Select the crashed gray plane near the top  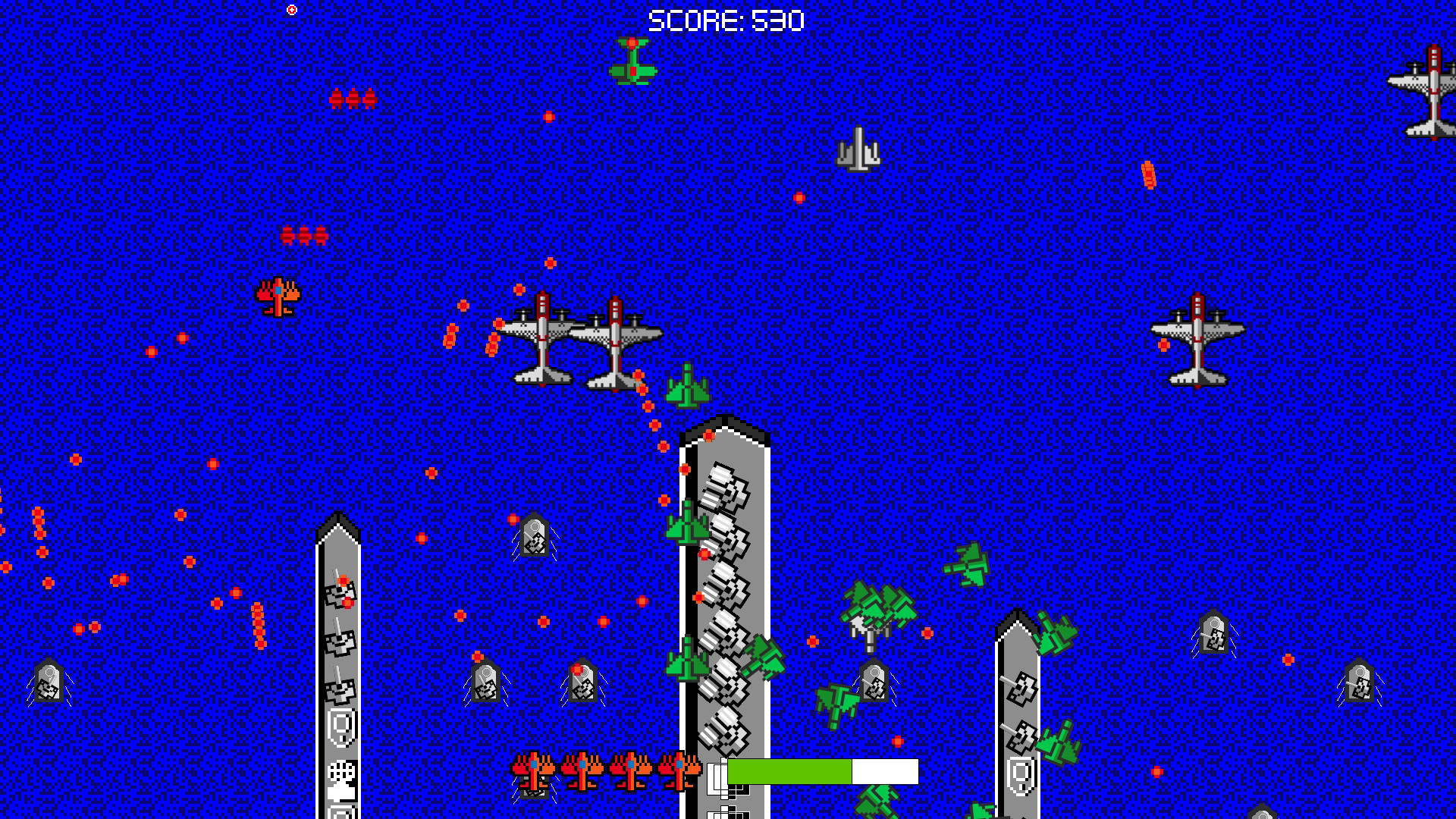(859, 149)
